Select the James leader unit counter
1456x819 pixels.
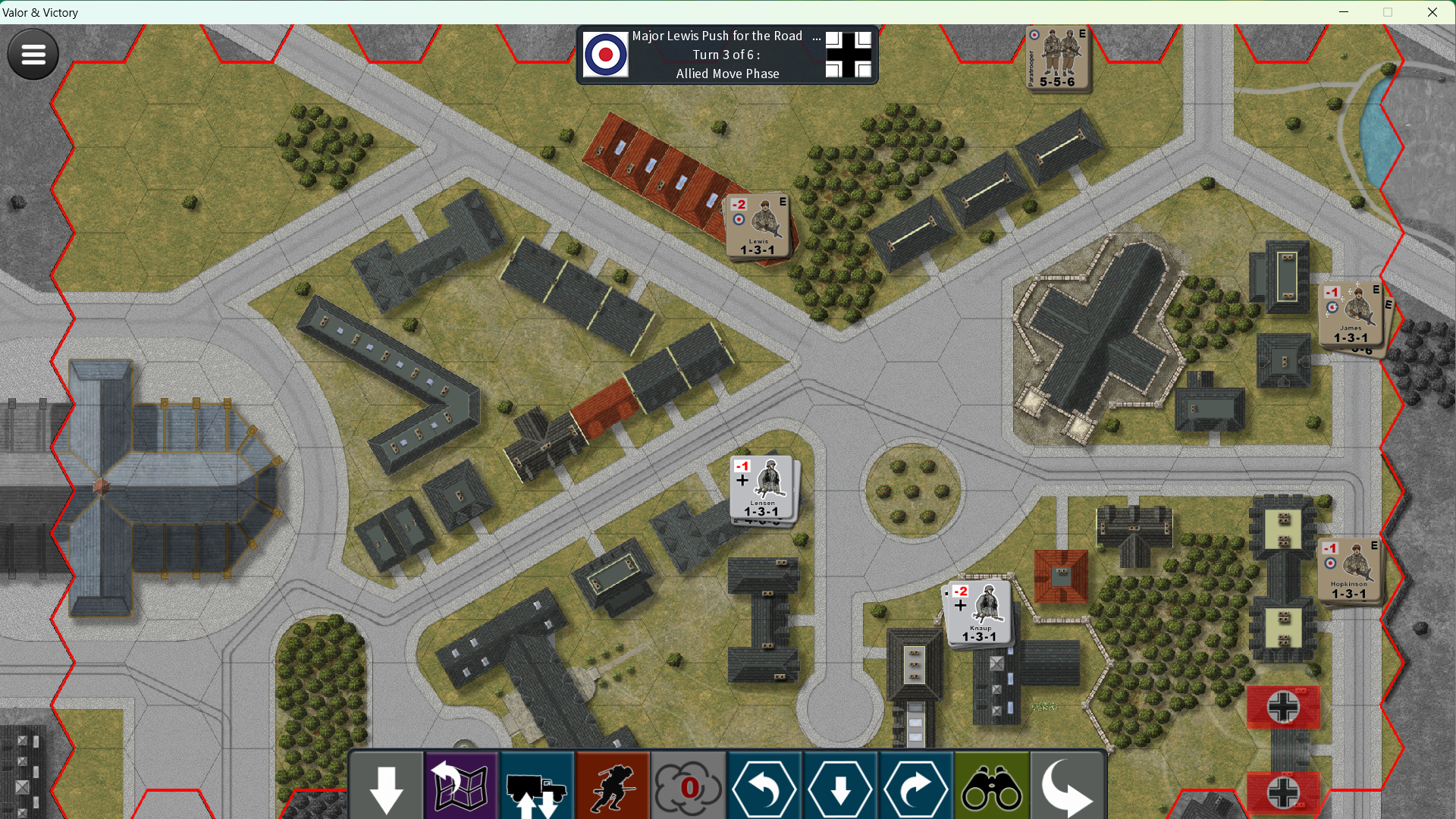point(1351,314)
